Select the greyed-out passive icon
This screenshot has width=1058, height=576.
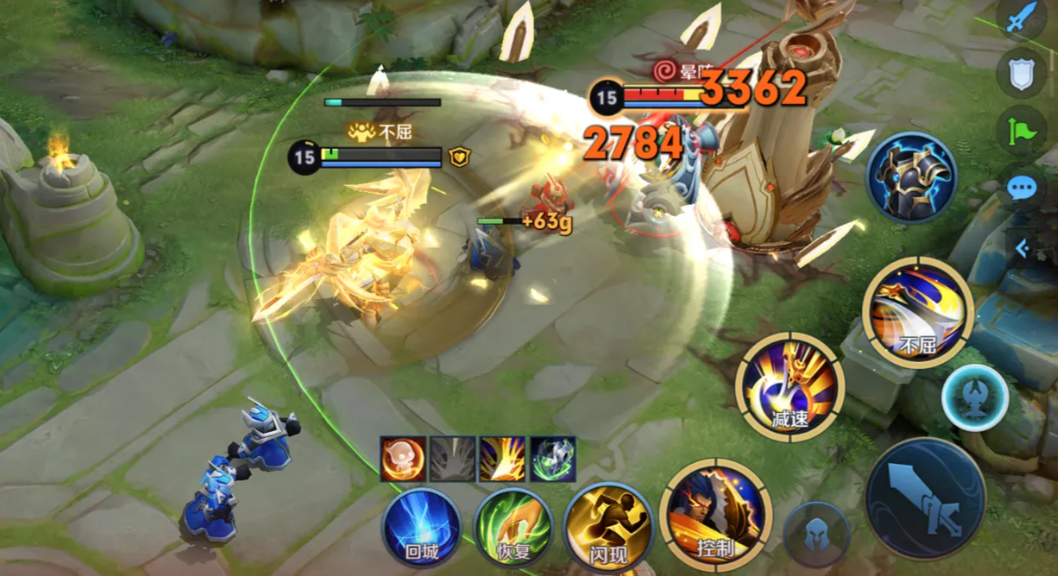point(453,459)
